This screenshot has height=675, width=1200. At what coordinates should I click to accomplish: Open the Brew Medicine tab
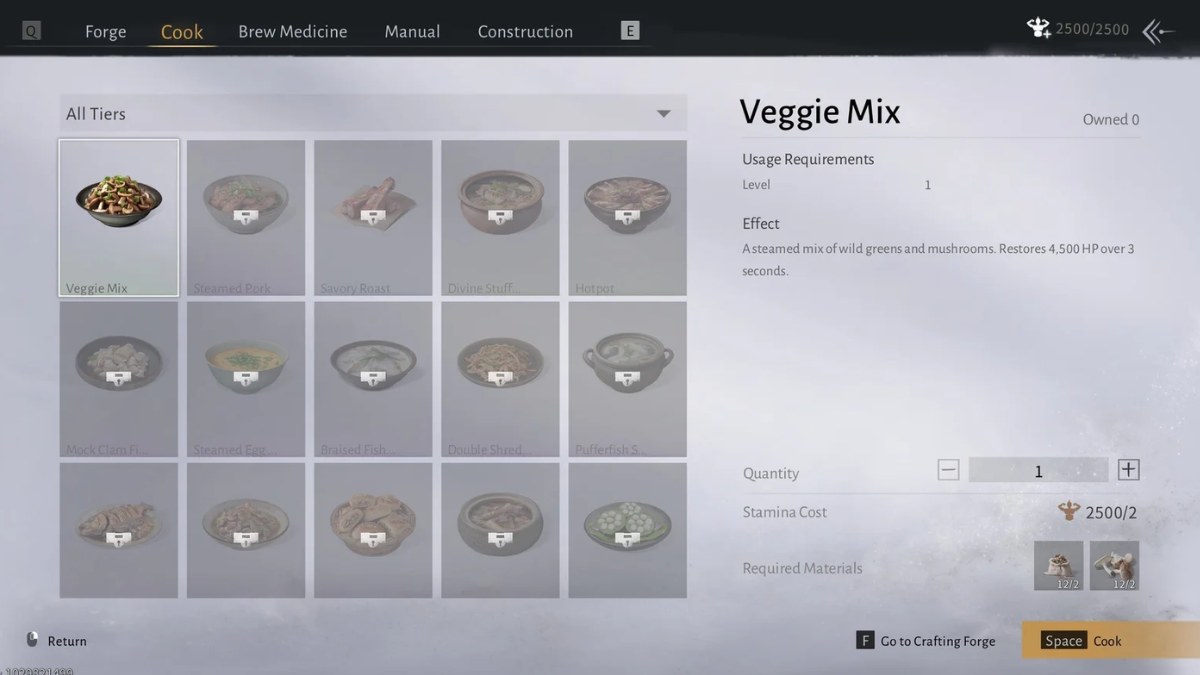click(x=292, y=31)
